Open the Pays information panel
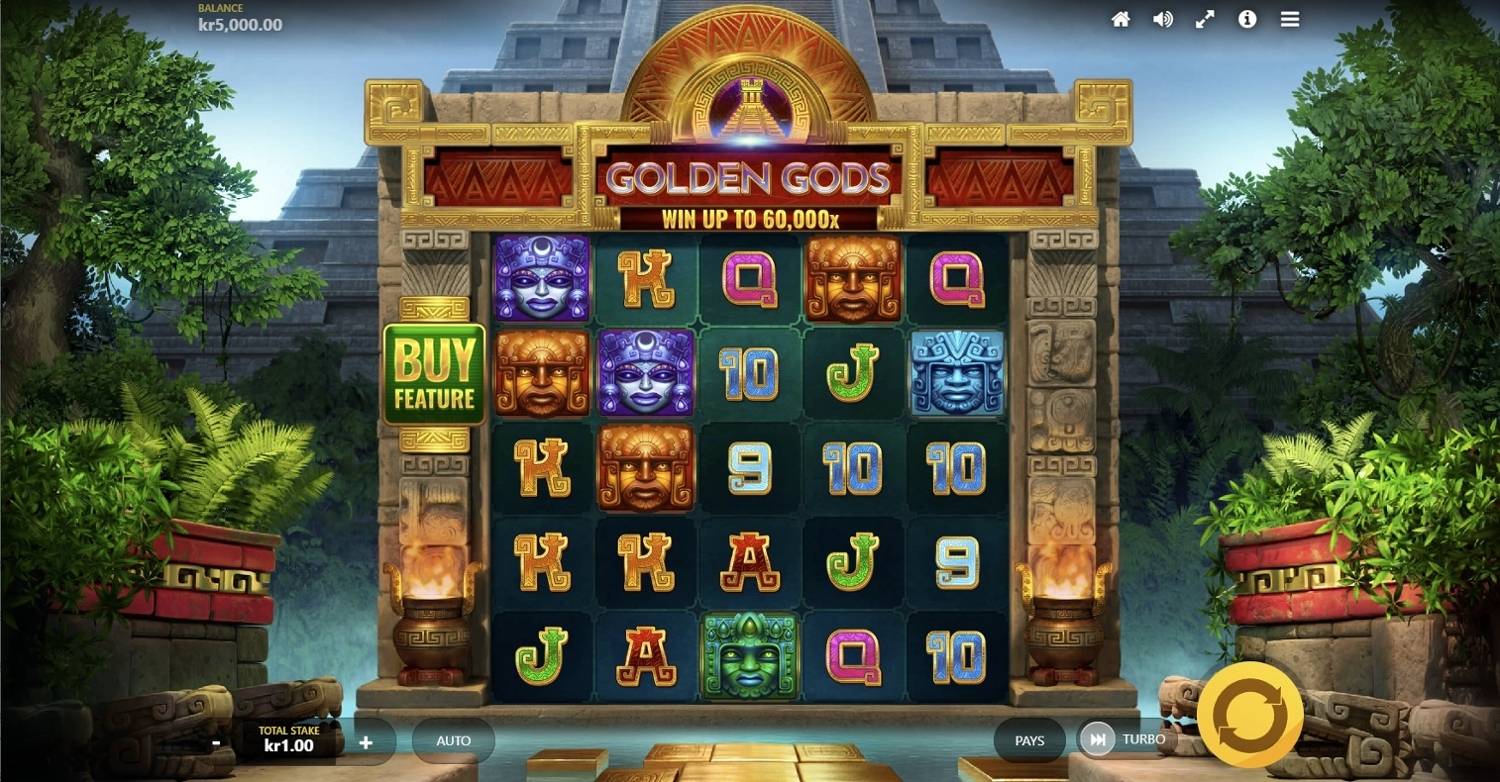This screenshot has width=1500, height=782. point(1028,740)
